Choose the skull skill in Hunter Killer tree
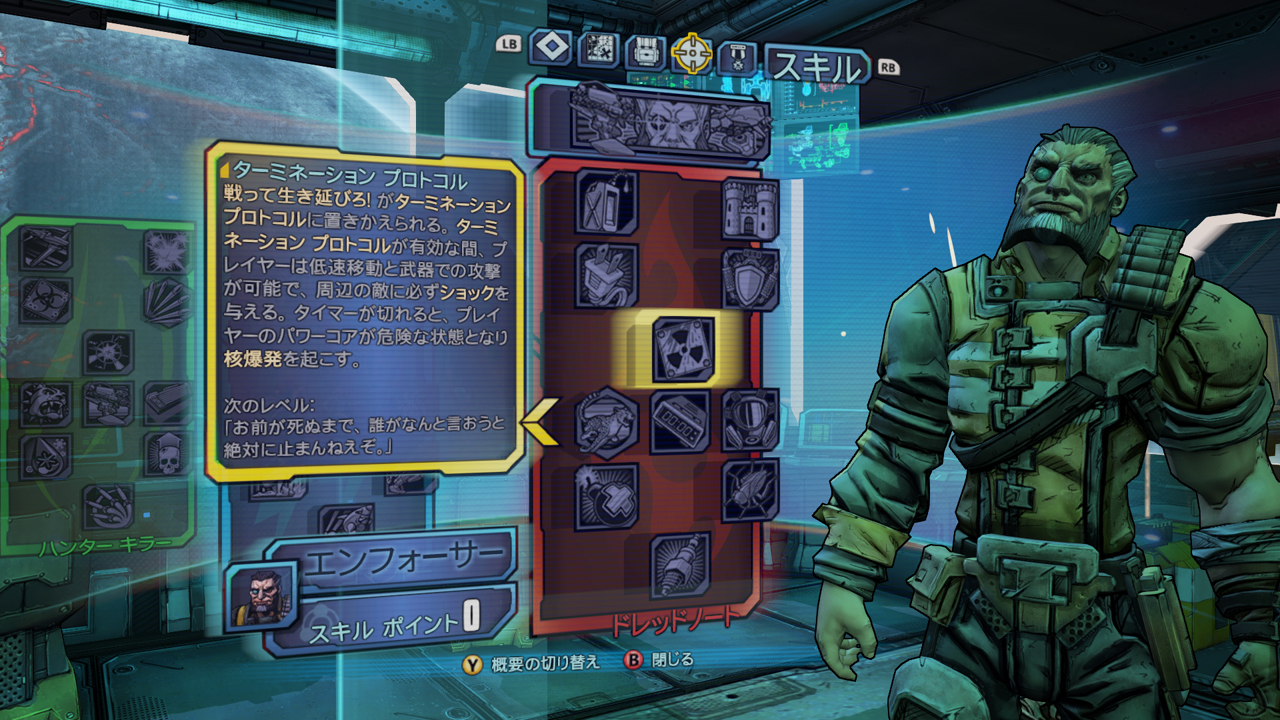 [165, 453]
